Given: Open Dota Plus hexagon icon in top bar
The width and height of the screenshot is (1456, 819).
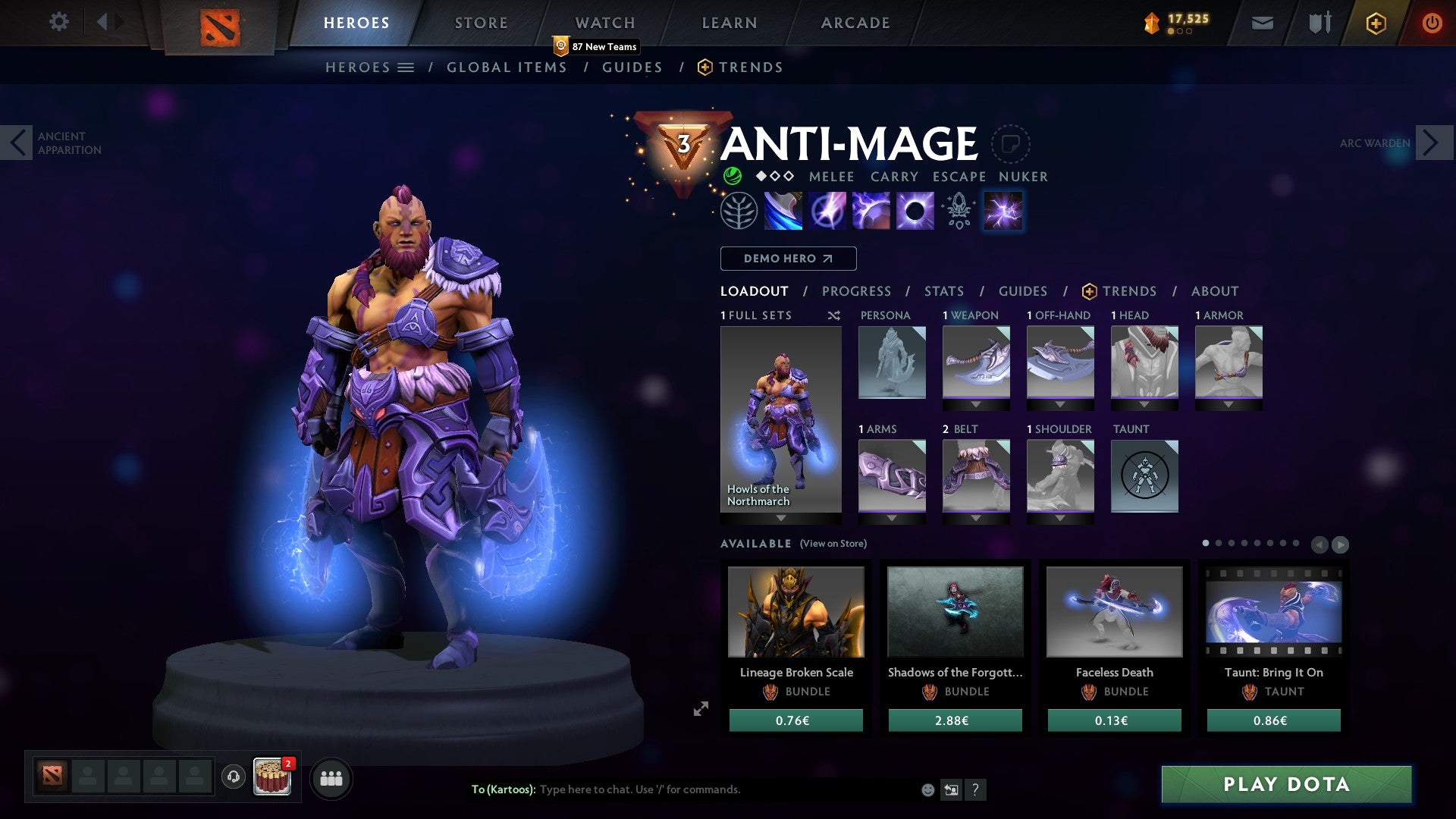Looking at the screenshot, I should [1374, 23].
